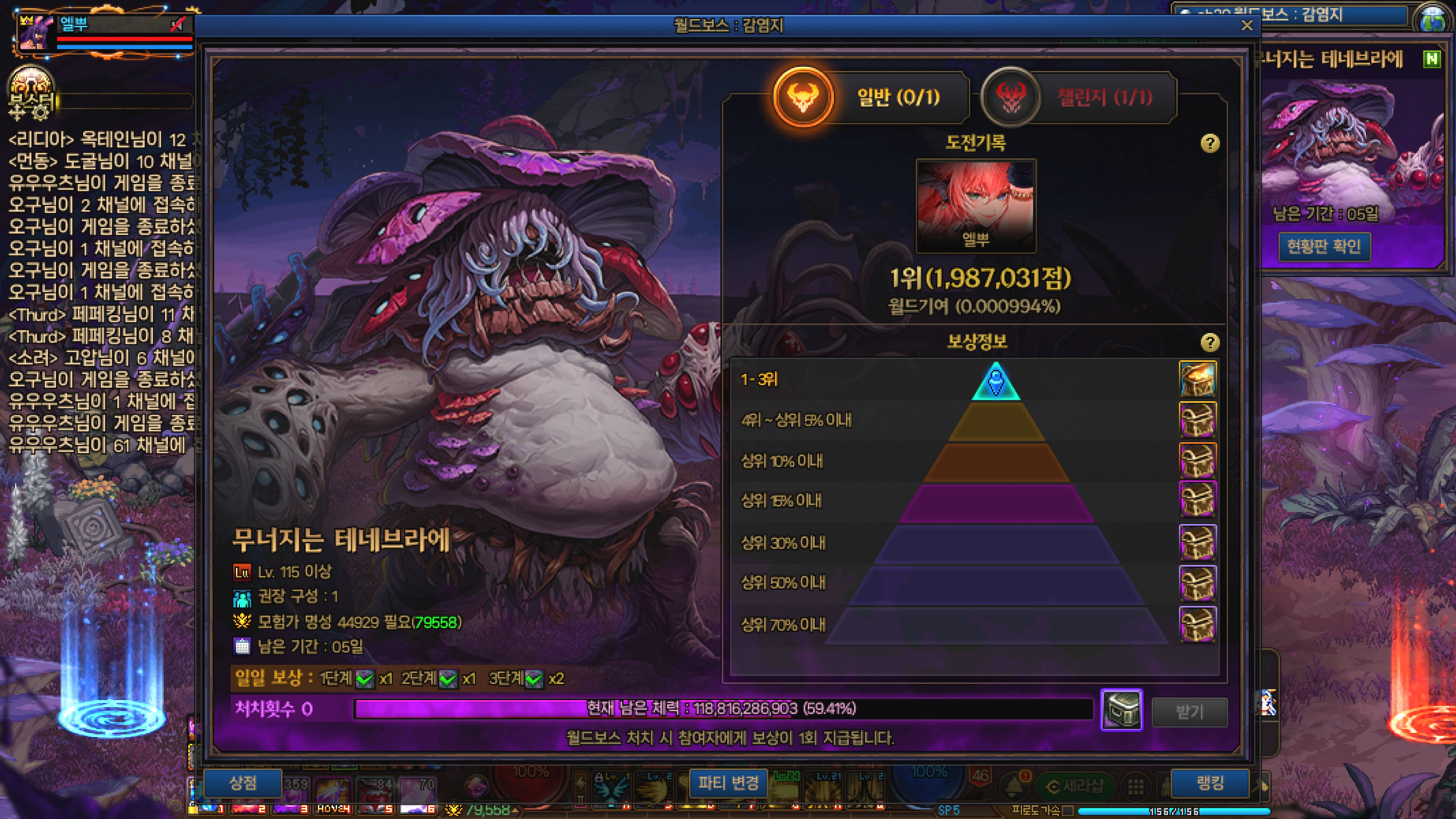Click the 파티 변경 button
Viewport: 1456px width, 819px height.
[728, 783]
